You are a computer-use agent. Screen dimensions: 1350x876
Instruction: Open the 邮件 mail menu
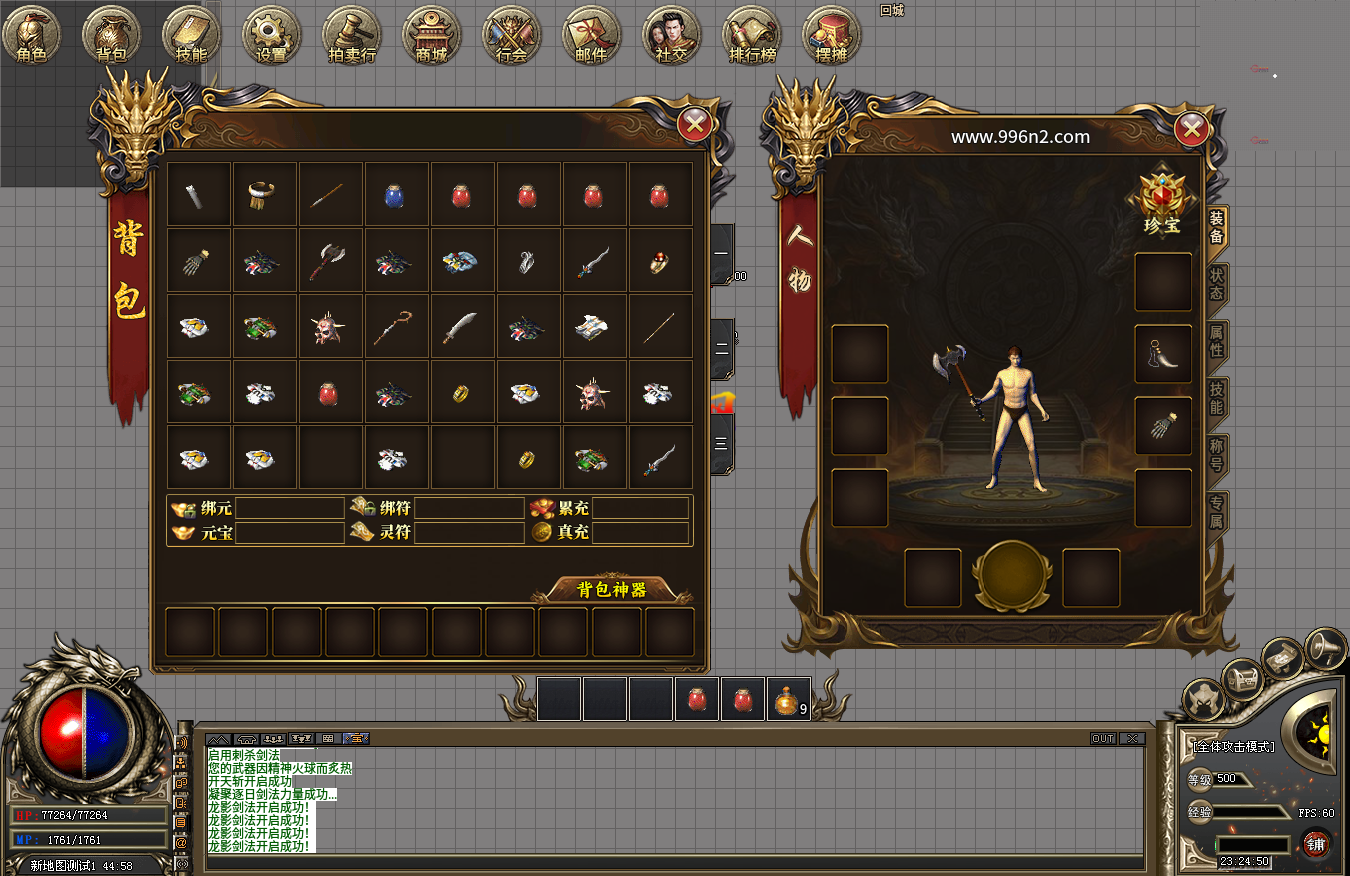[x=591, y=35]
